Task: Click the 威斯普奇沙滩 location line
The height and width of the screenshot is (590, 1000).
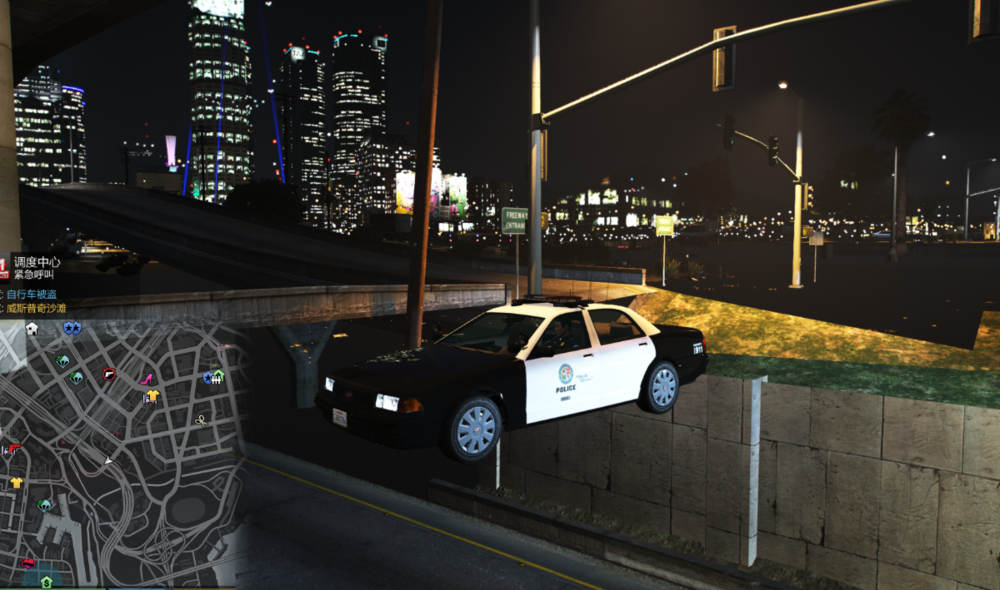Action: (x=41, y=309)
